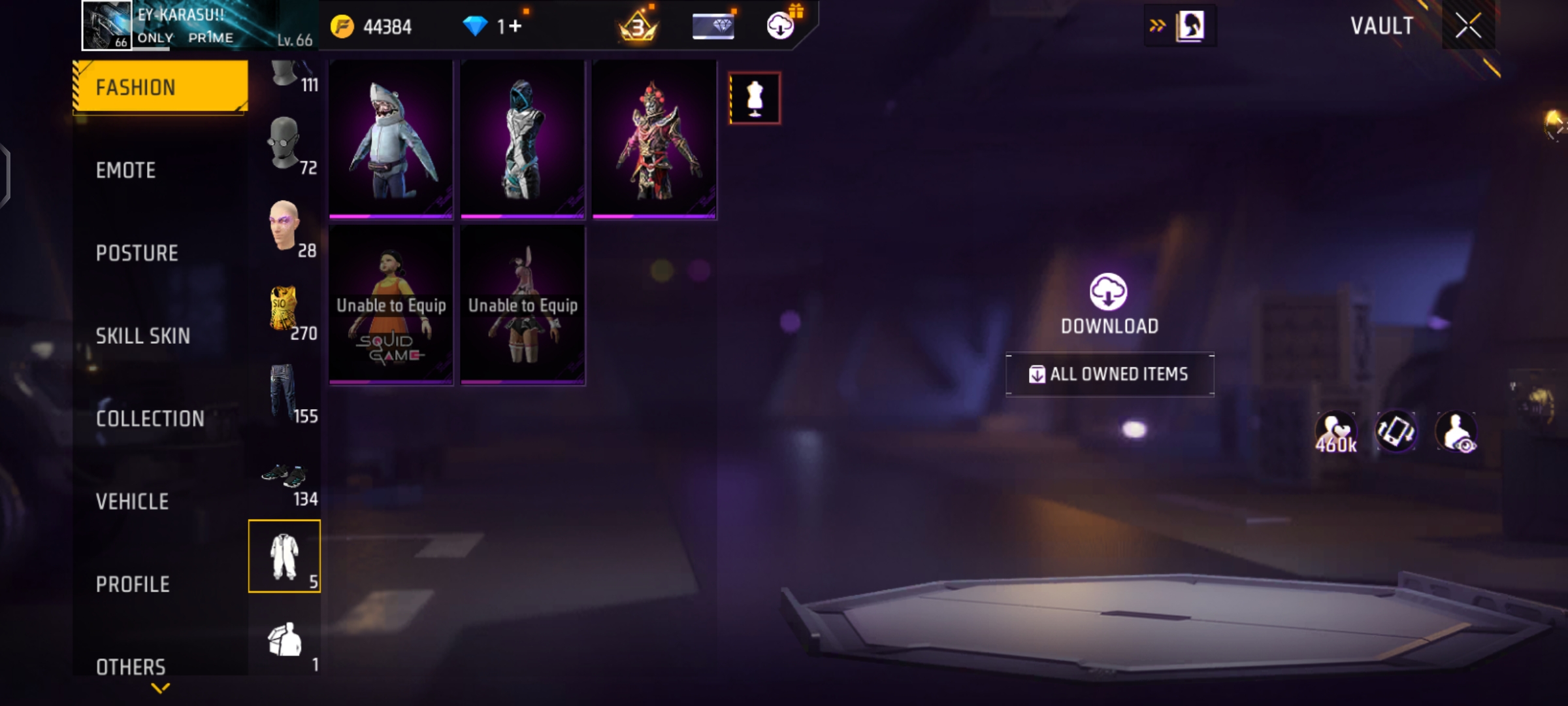Select the shark costume outfit

[391, 139]
